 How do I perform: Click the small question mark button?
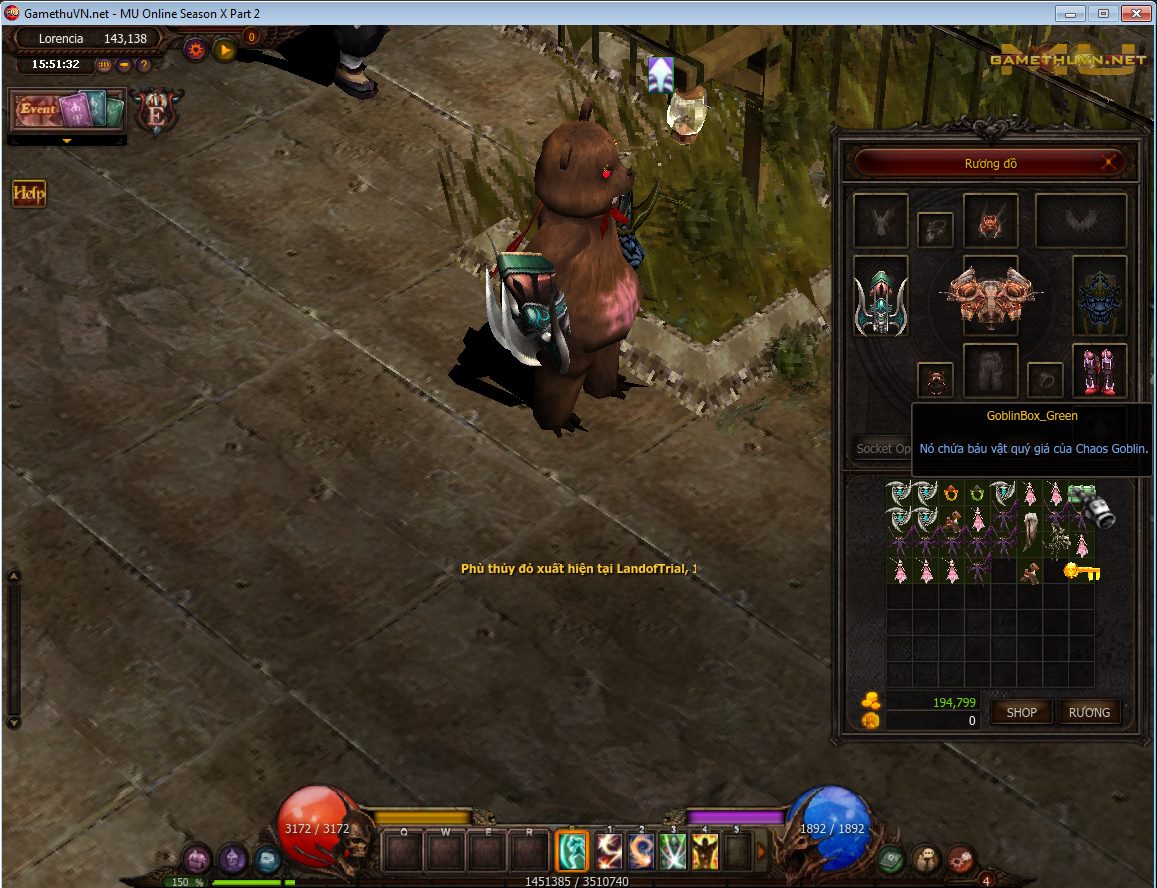pos(144,65)
